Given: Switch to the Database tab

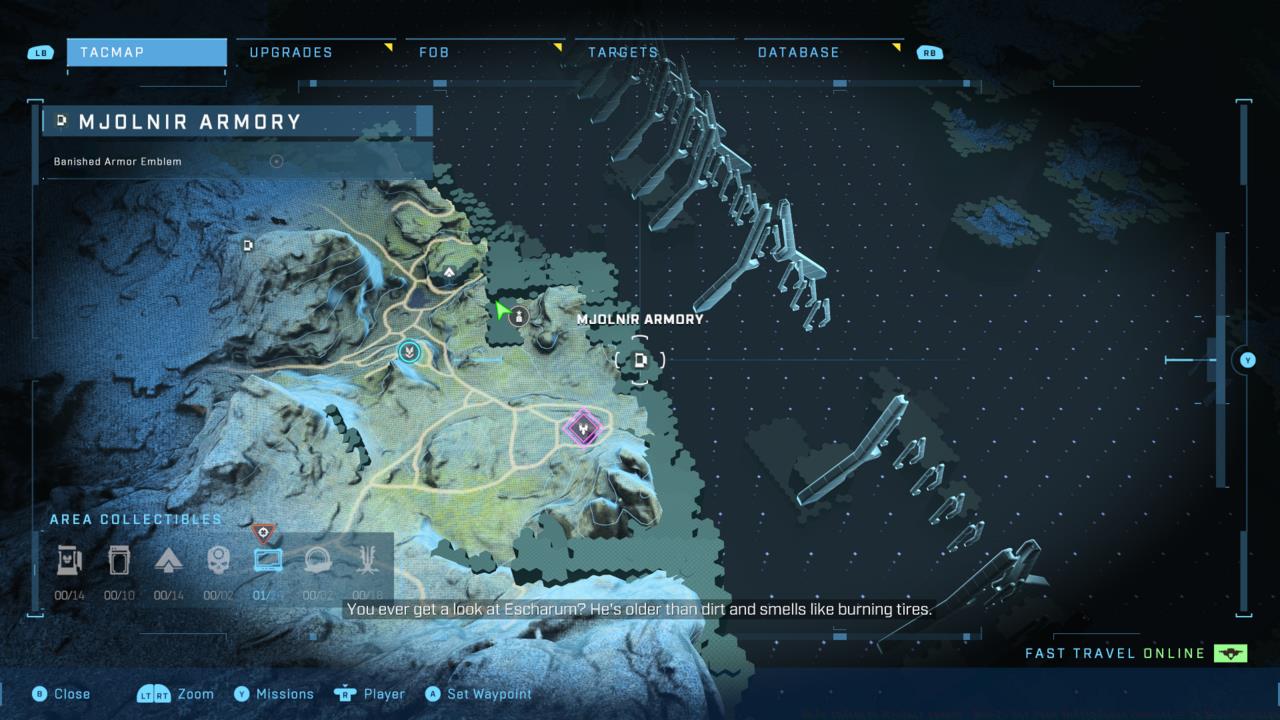Looking at the screenshot, I should point(797,51).
